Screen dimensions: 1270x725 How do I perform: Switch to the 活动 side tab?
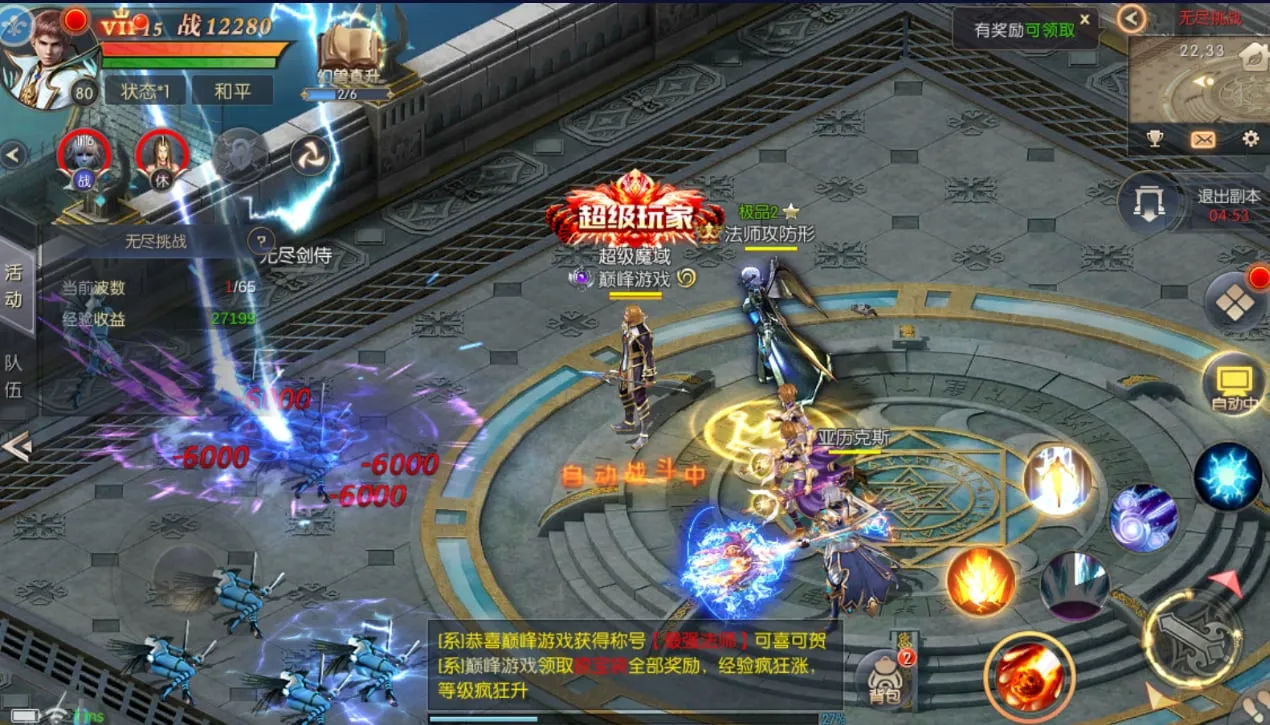(14, 285)
